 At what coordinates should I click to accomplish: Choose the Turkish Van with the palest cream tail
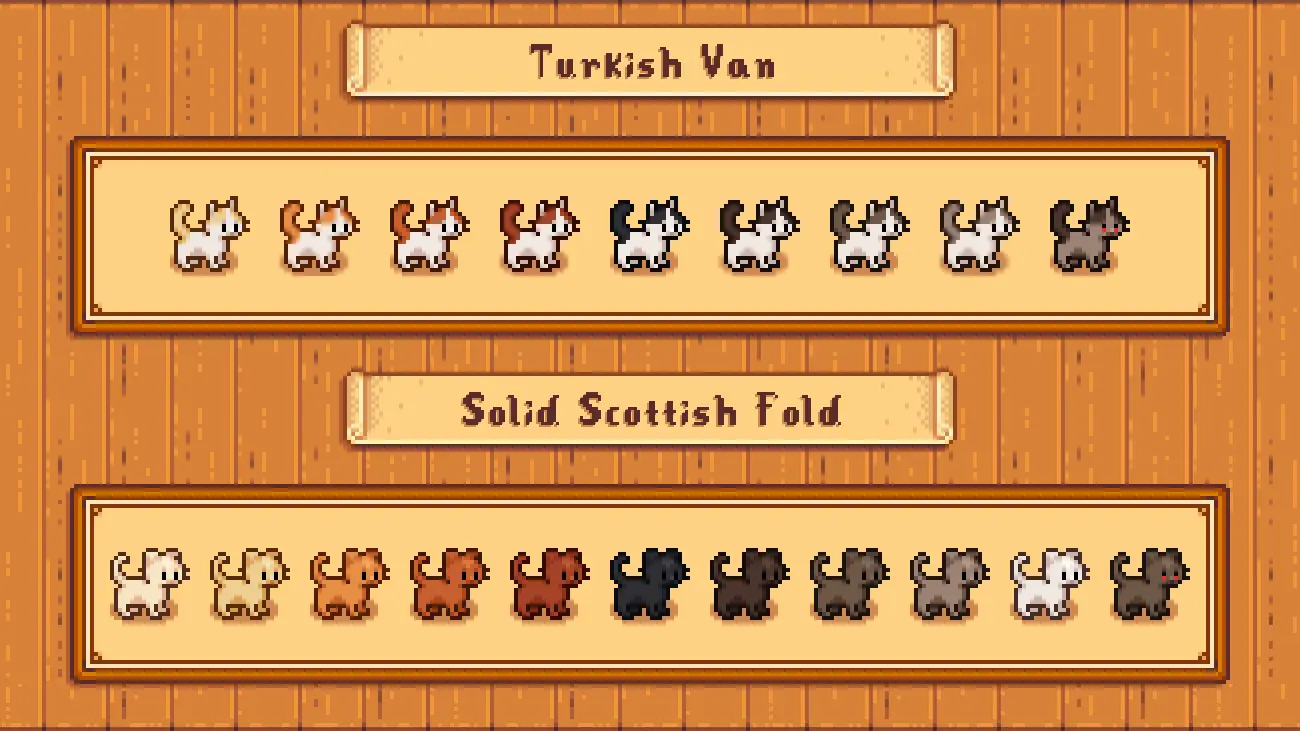[x=209, y=235]
